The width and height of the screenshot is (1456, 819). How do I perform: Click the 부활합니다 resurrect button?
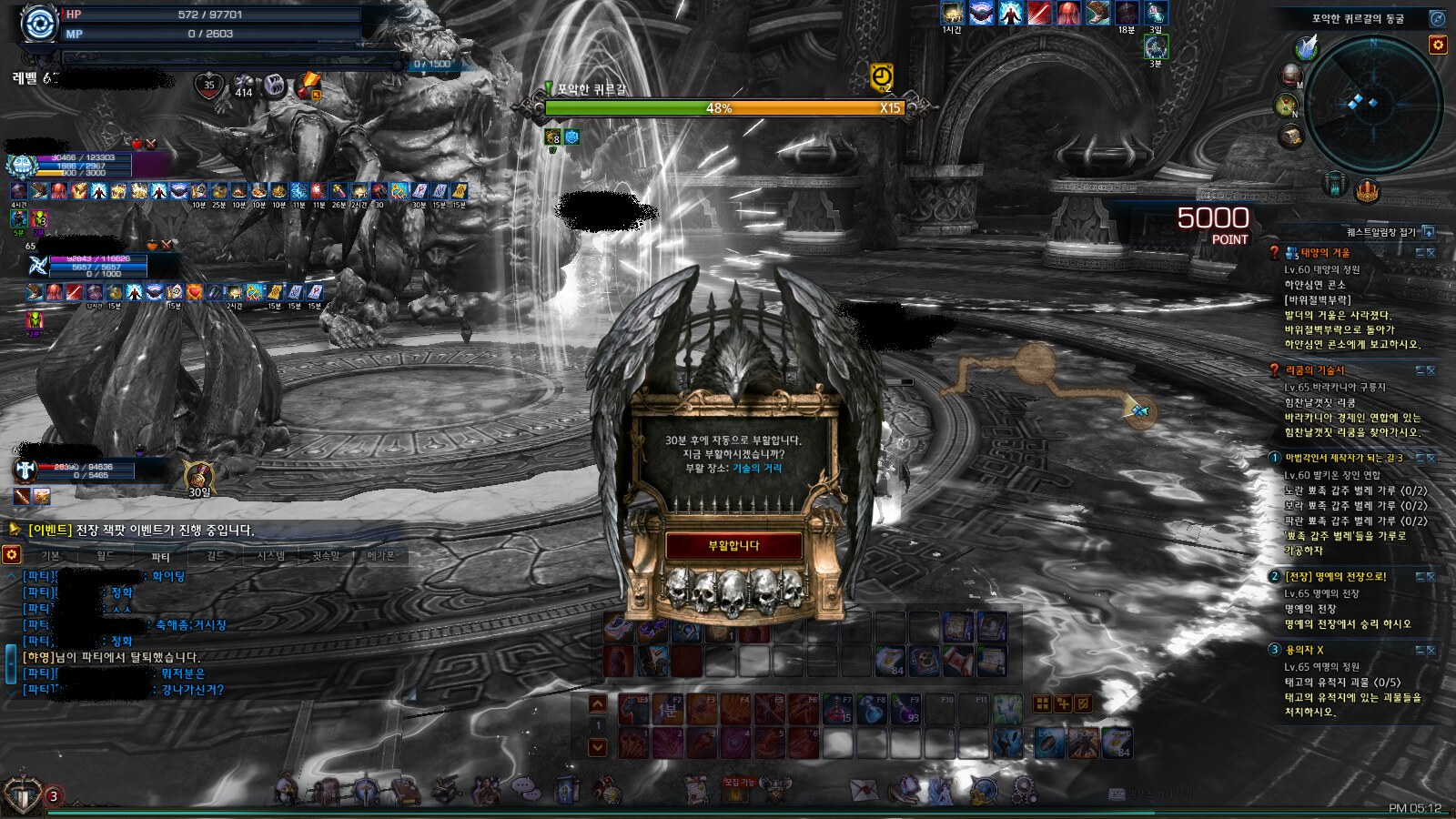pyautogui.click(x=733, y=546)
